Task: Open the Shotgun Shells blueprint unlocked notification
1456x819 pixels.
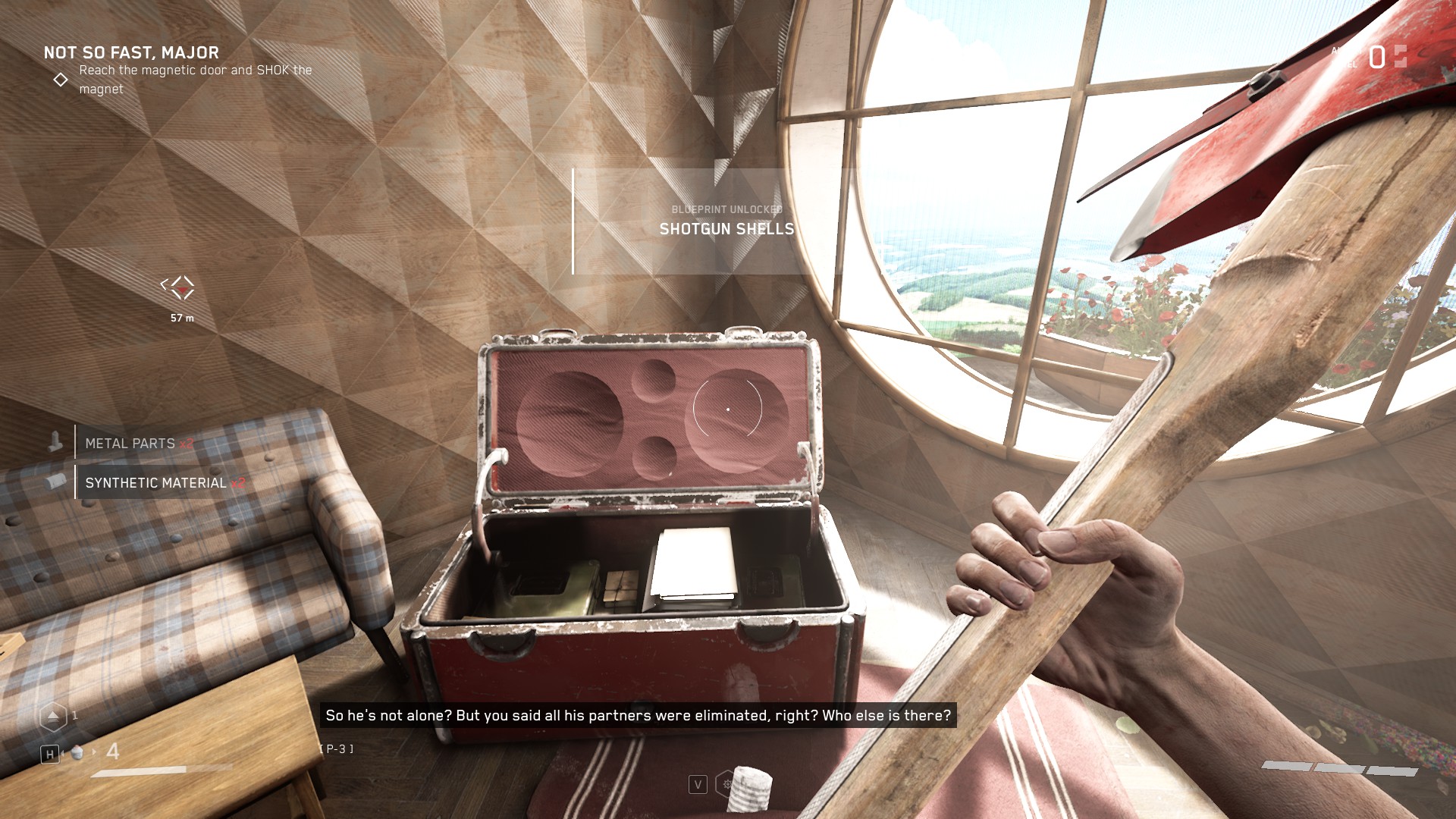Action: [726, 221]
